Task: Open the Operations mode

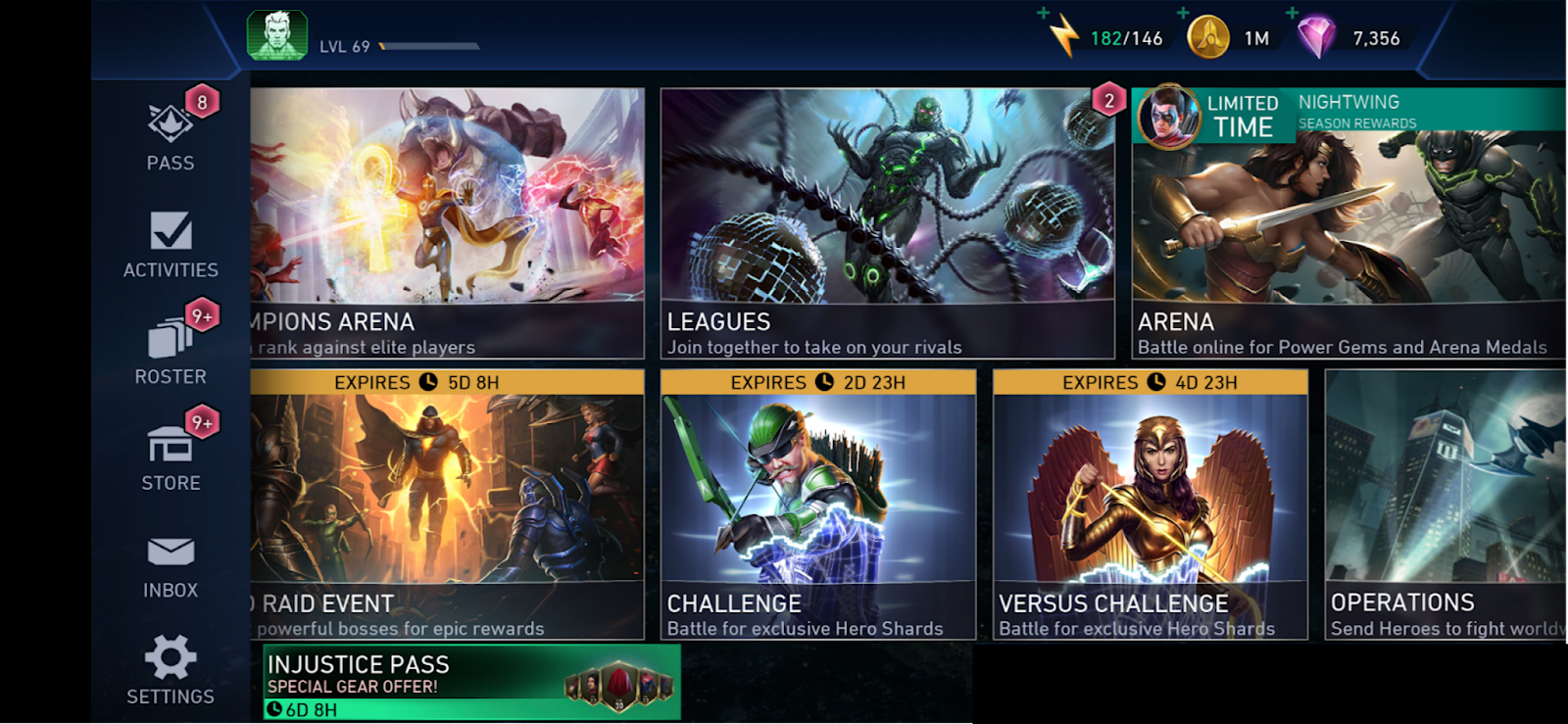Action: [x=1445, y=505]
